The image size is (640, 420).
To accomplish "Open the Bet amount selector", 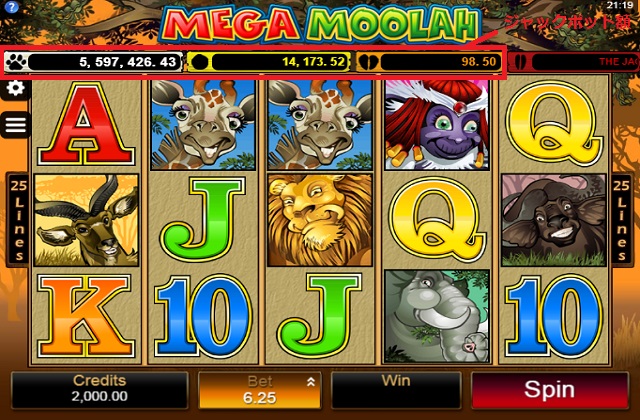I will pos(260,390).
